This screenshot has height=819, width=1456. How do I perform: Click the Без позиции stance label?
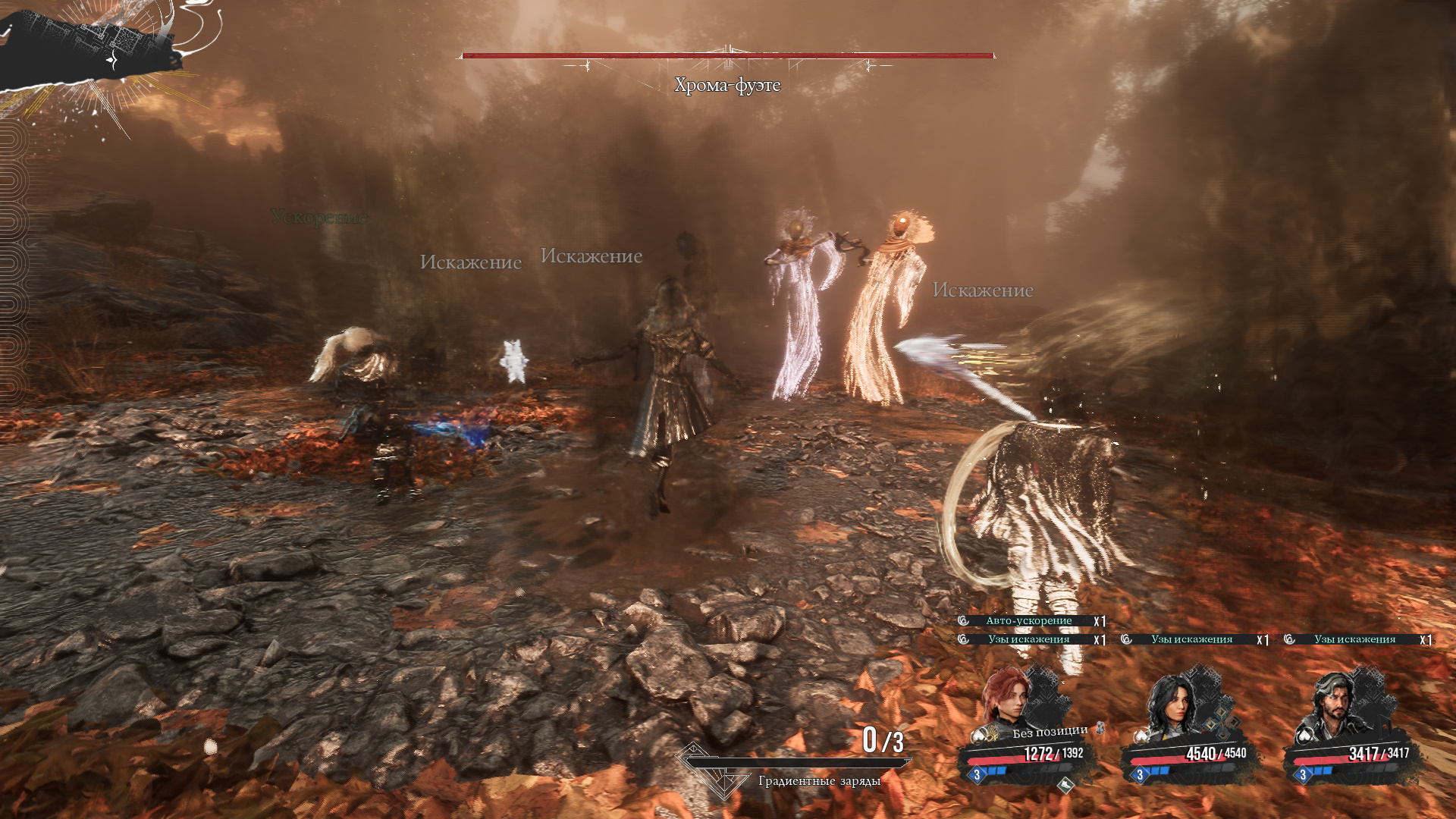[x=1050, y=732]
